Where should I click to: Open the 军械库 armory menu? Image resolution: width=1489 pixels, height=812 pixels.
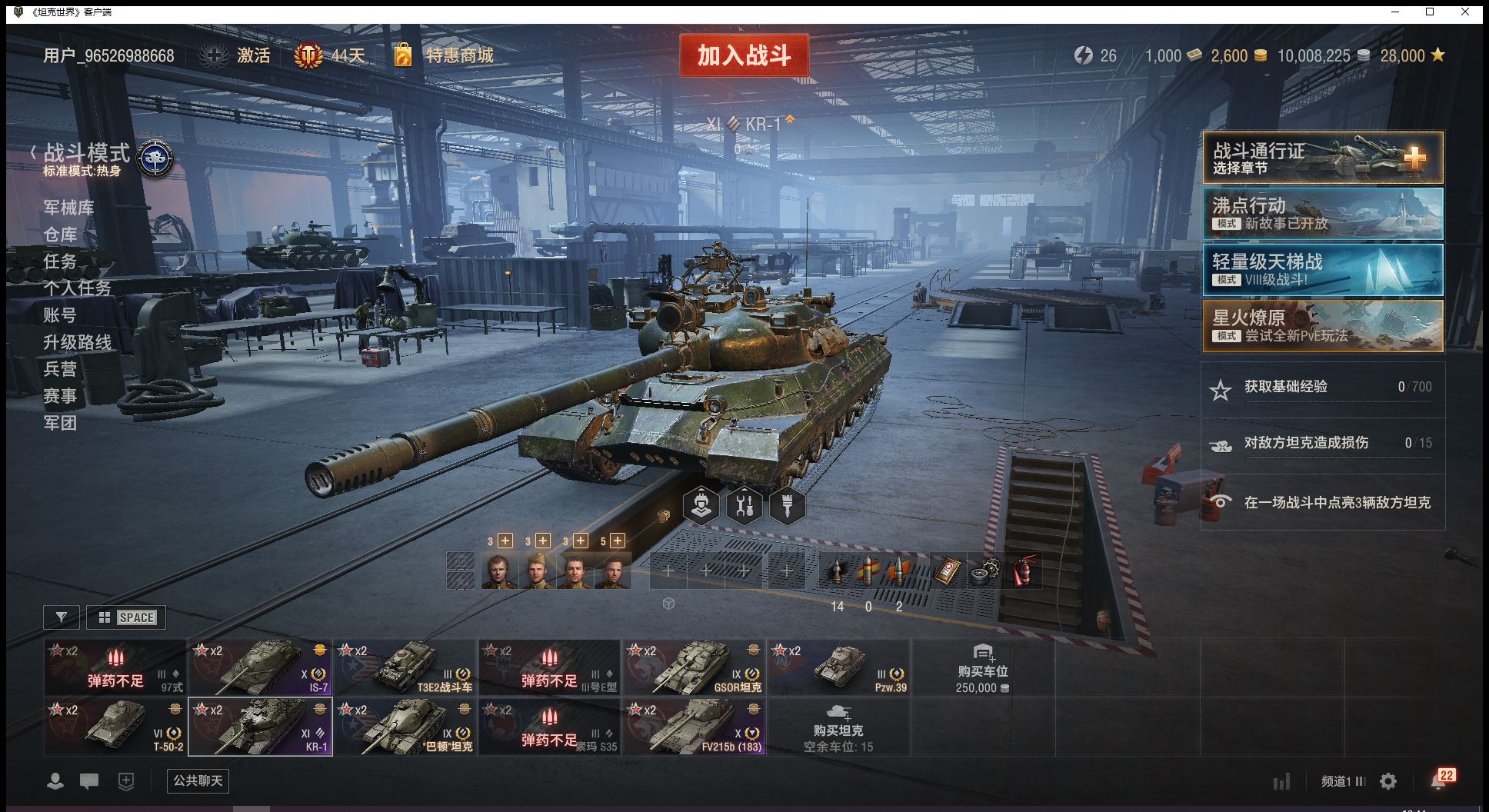coord(68,208)
